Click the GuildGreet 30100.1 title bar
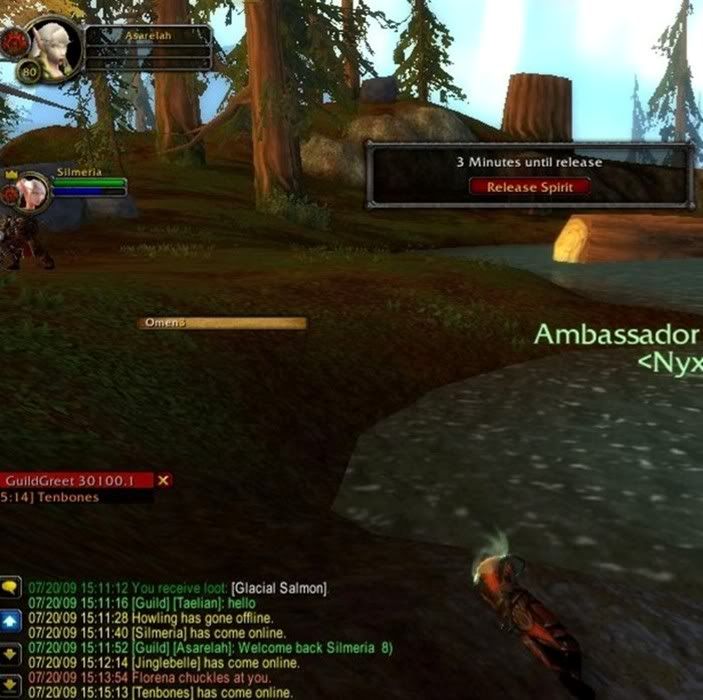The image size is (703, 700). click(75, 481)
